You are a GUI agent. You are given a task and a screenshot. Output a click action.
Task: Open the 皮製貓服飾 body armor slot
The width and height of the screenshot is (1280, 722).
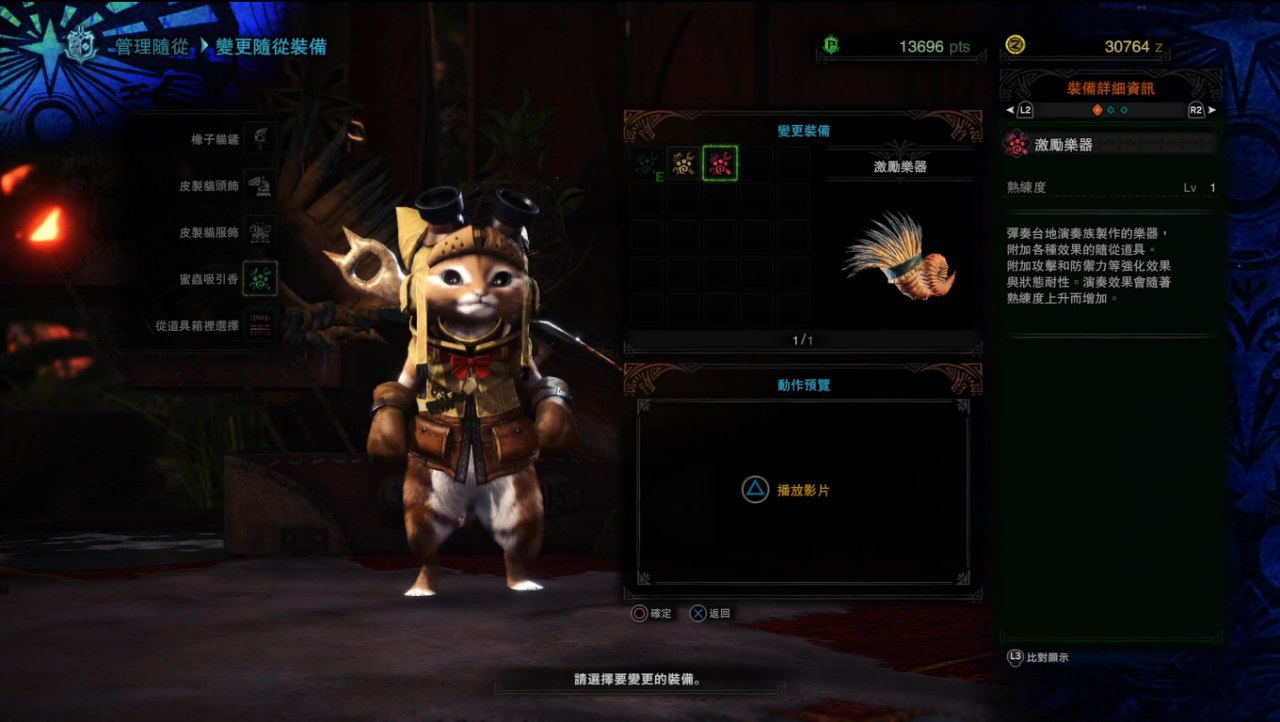(260, 232)
